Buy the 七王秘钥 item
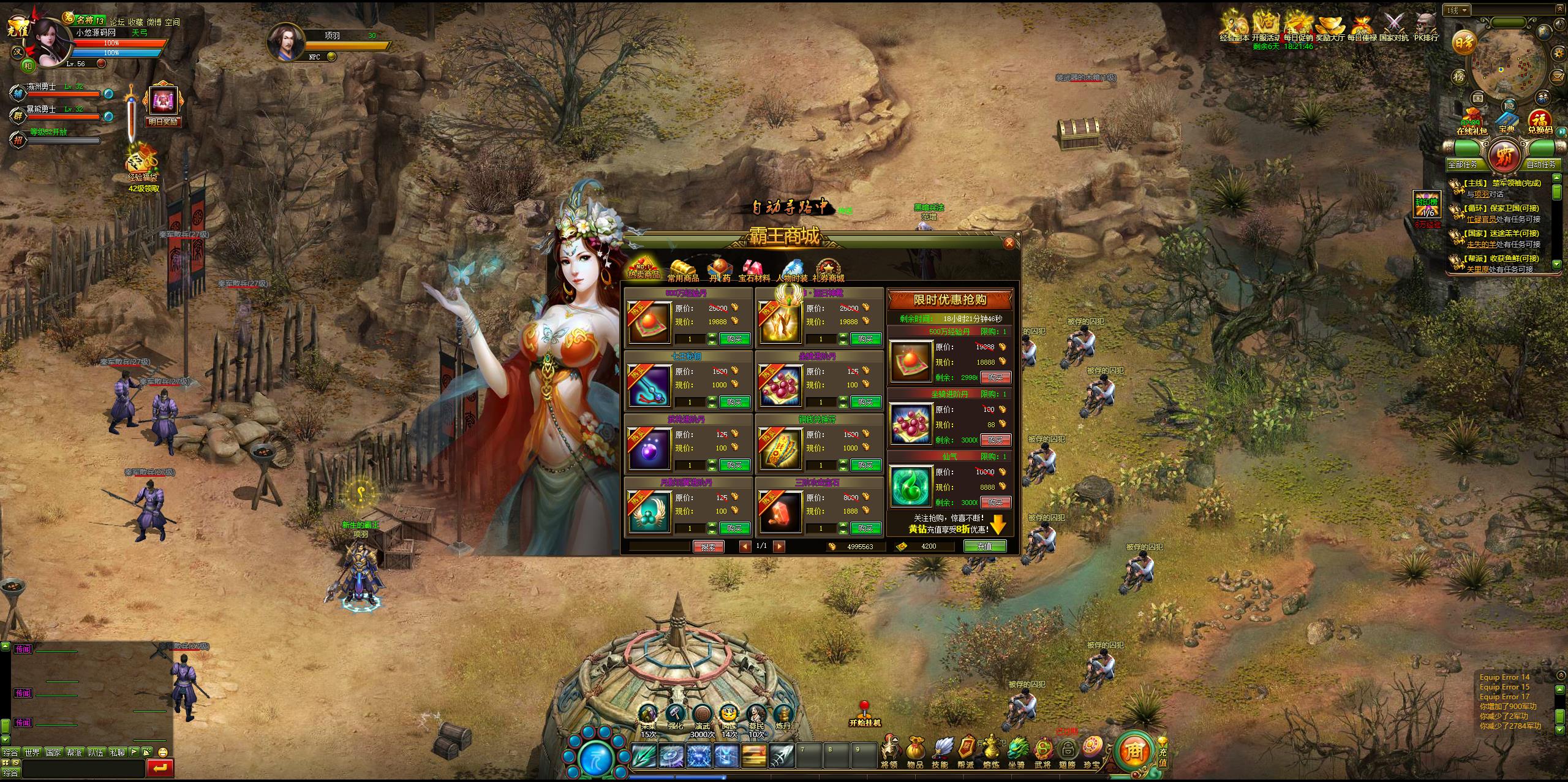 734,402
